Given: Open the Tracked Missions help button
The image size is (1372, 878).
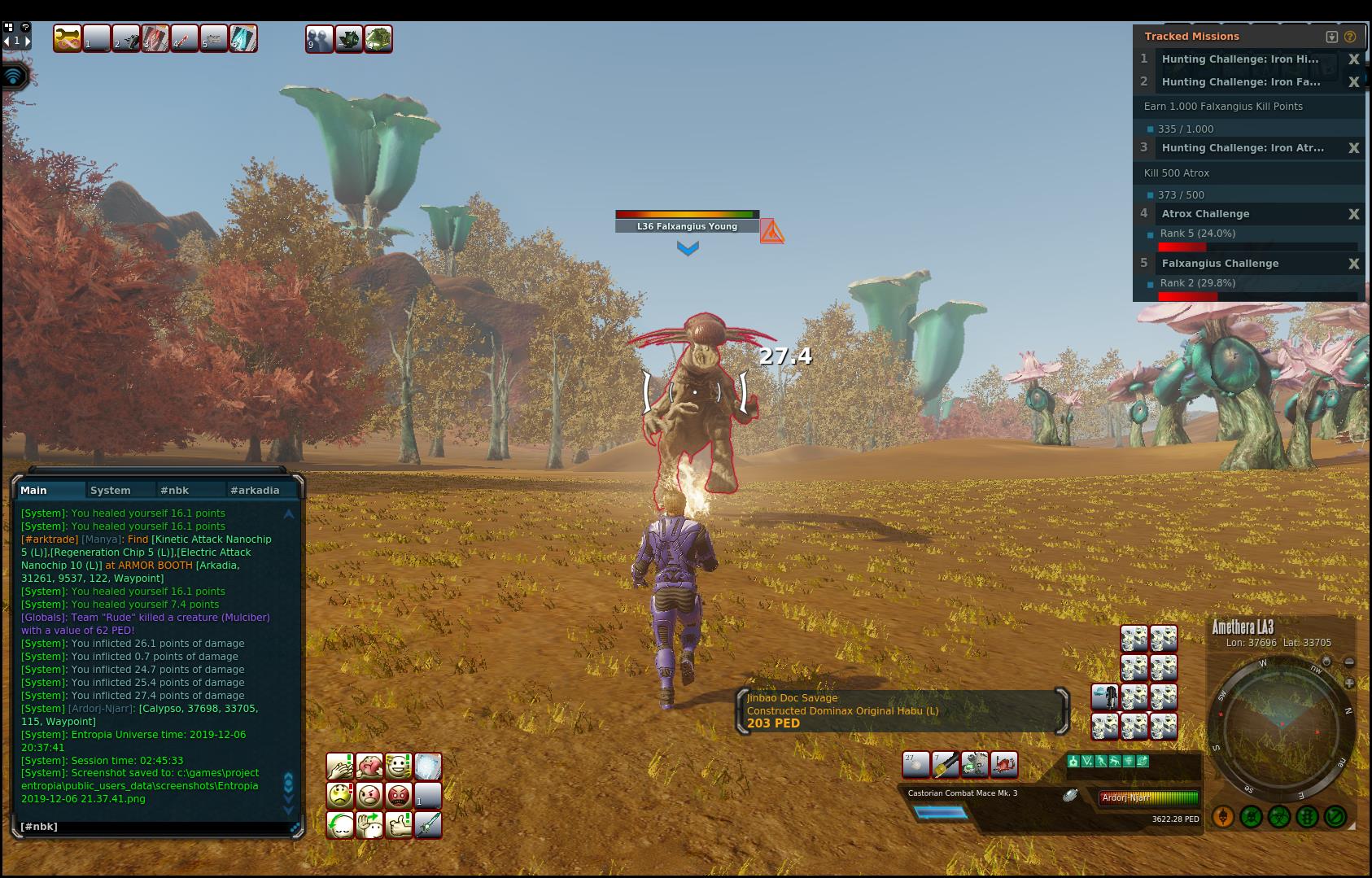Looking at the screenshot, I should (1350, 37).
